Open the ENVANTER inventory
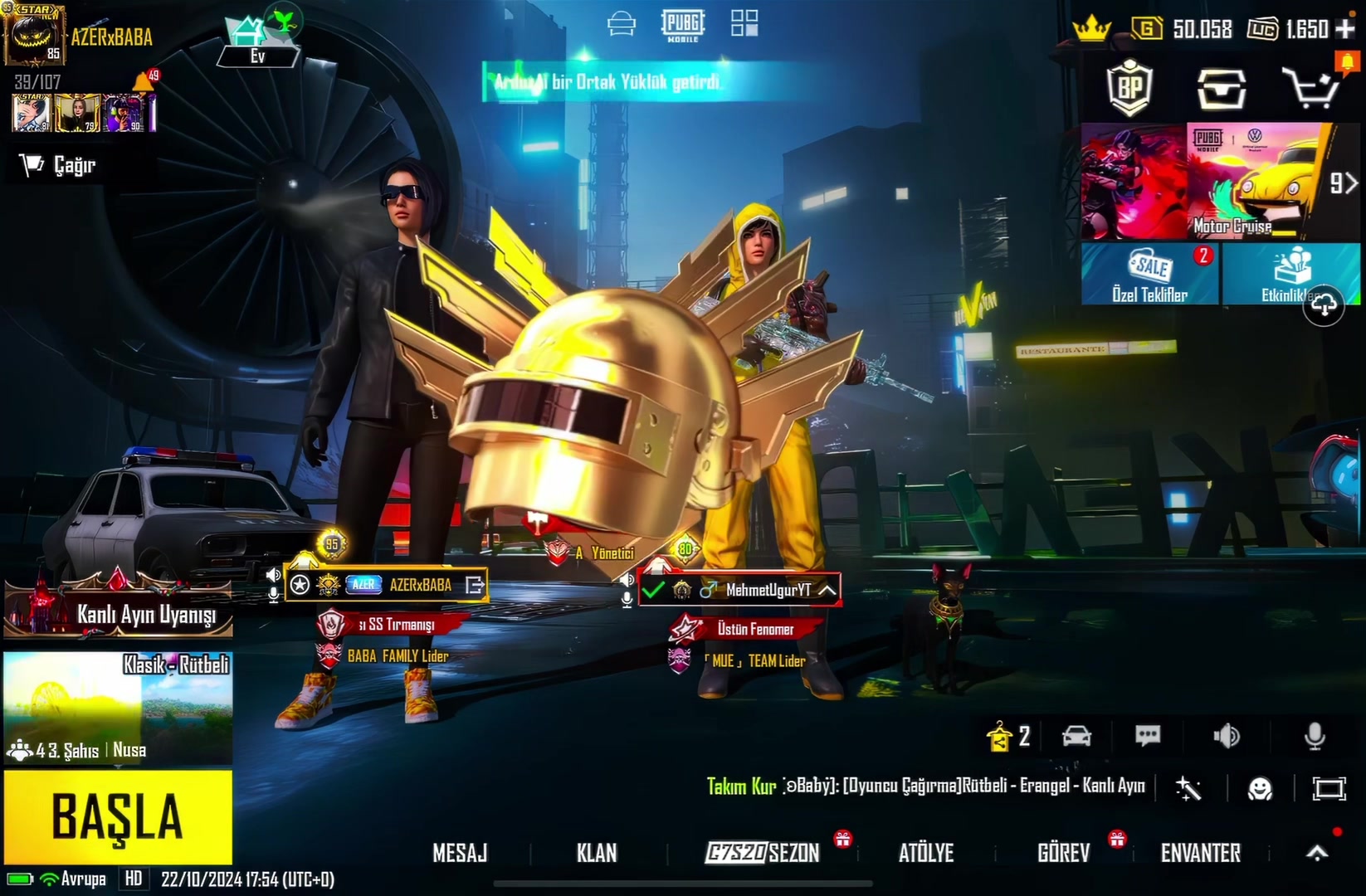The image size is (1366, 896). coord(1200,853)
